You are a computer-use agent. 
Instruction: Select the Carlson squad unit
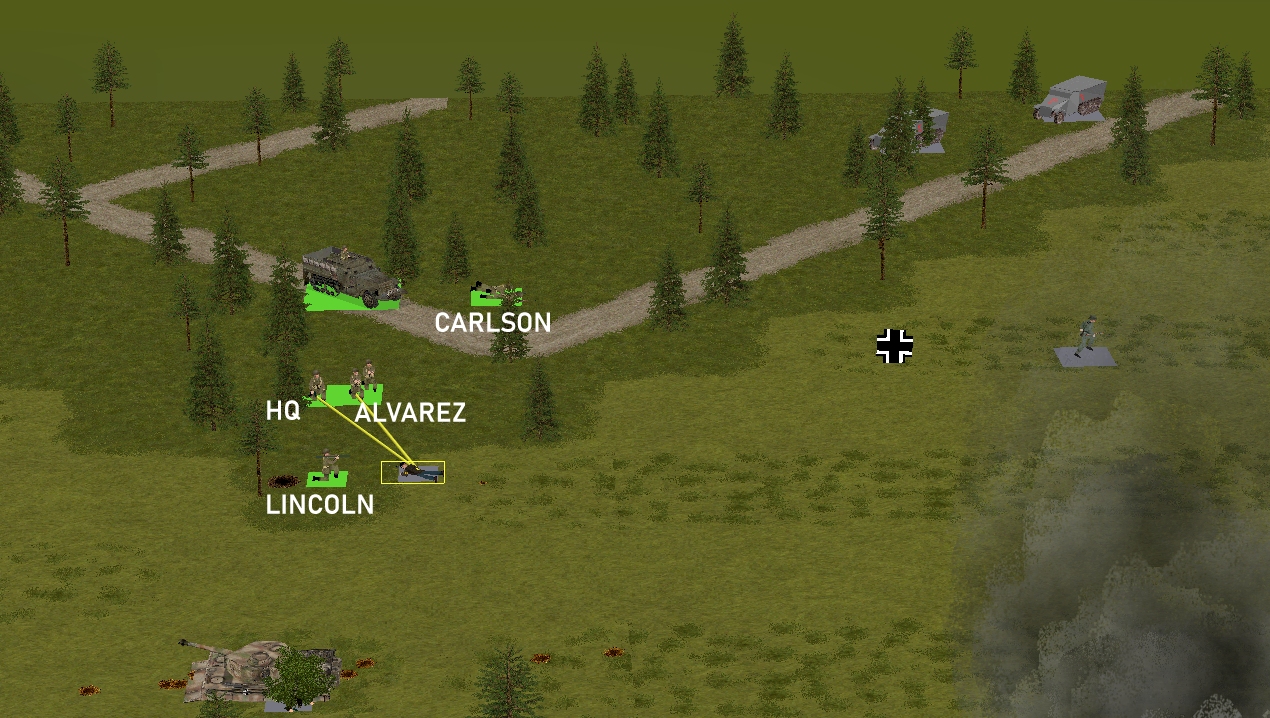(497, 294)
